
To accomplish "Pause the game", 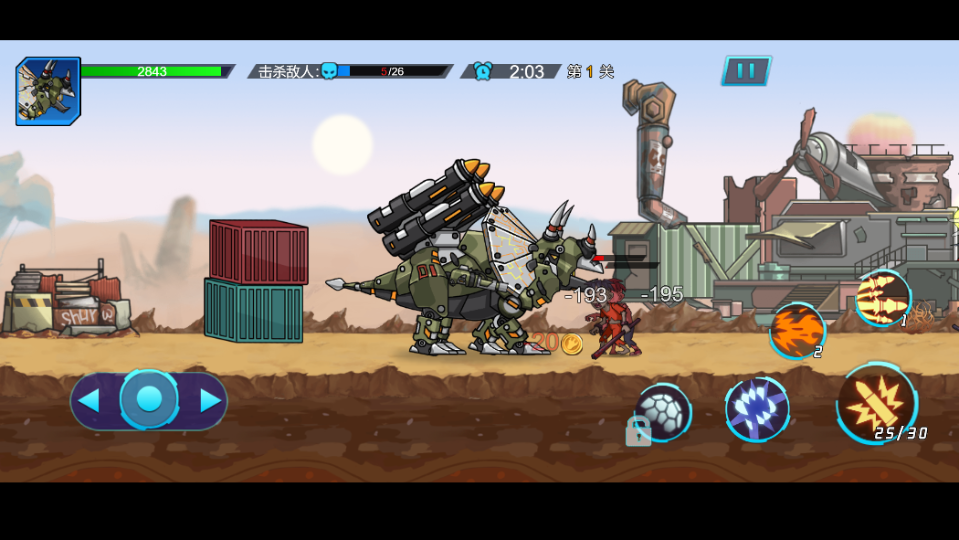I will pos(746,71).
